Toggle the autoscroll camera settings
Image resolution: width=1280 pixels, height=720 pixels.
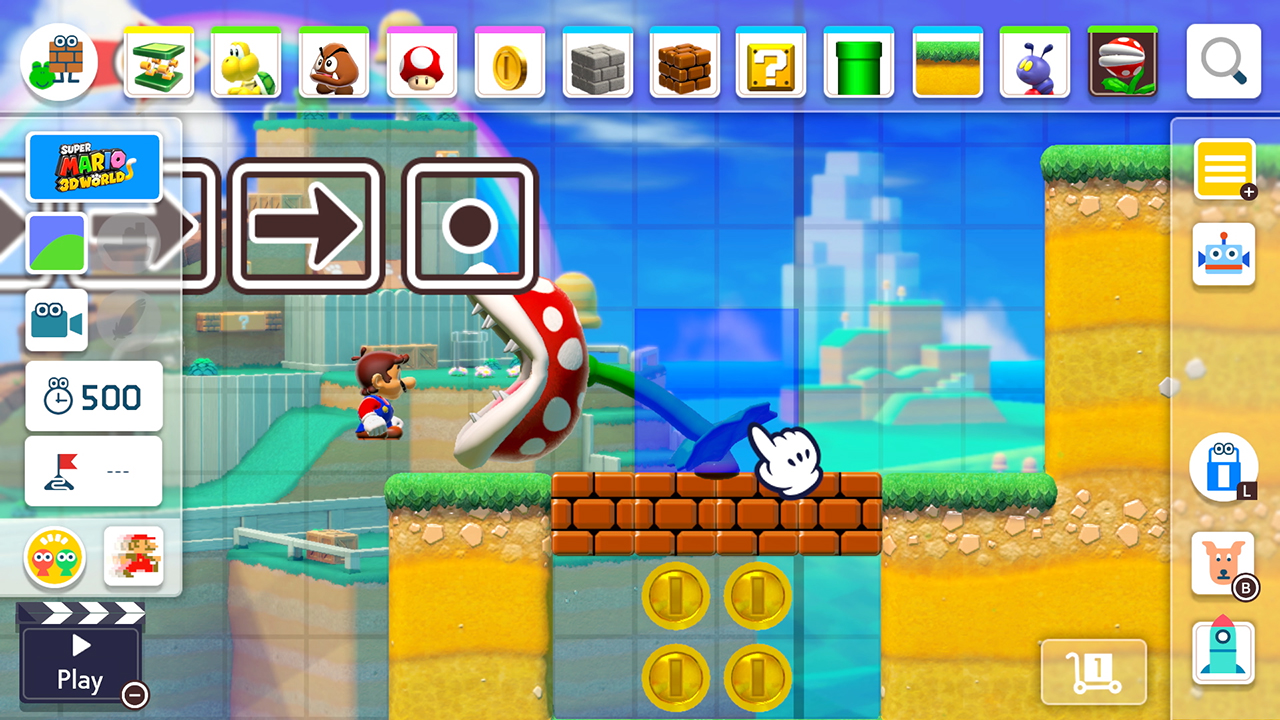(57, 320)
